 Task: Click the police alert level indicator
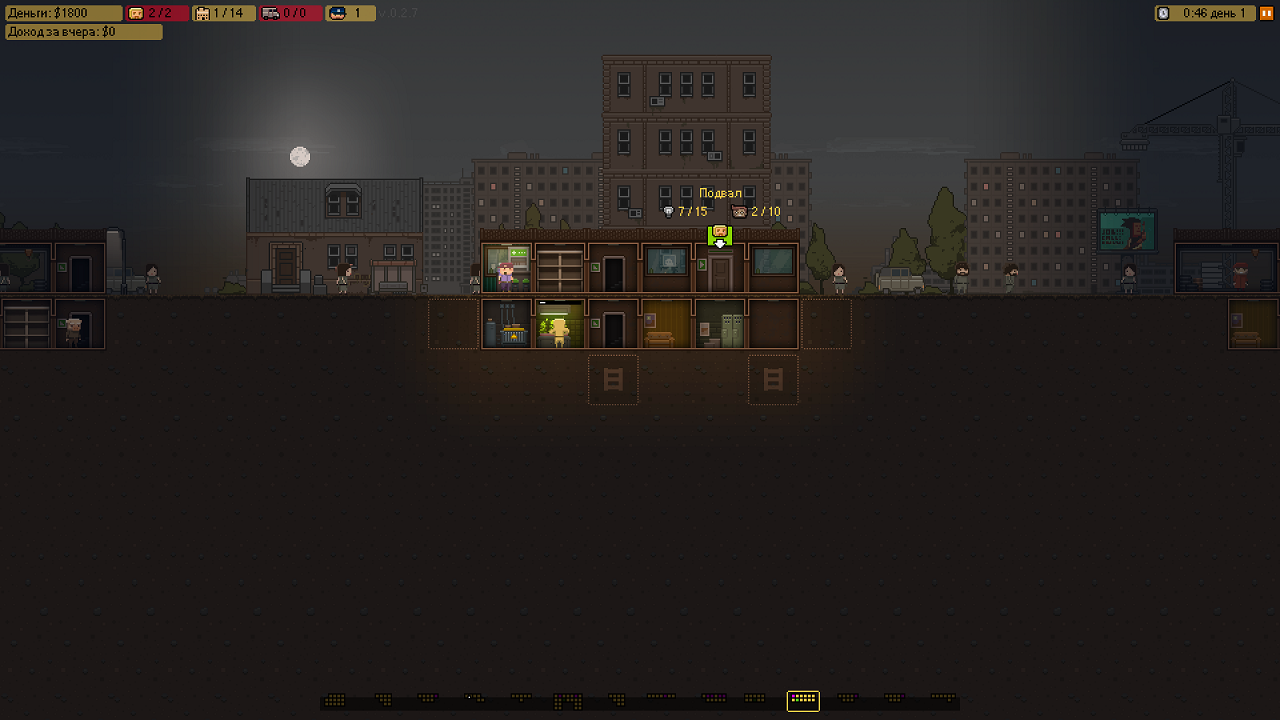(x=350, y=13)
